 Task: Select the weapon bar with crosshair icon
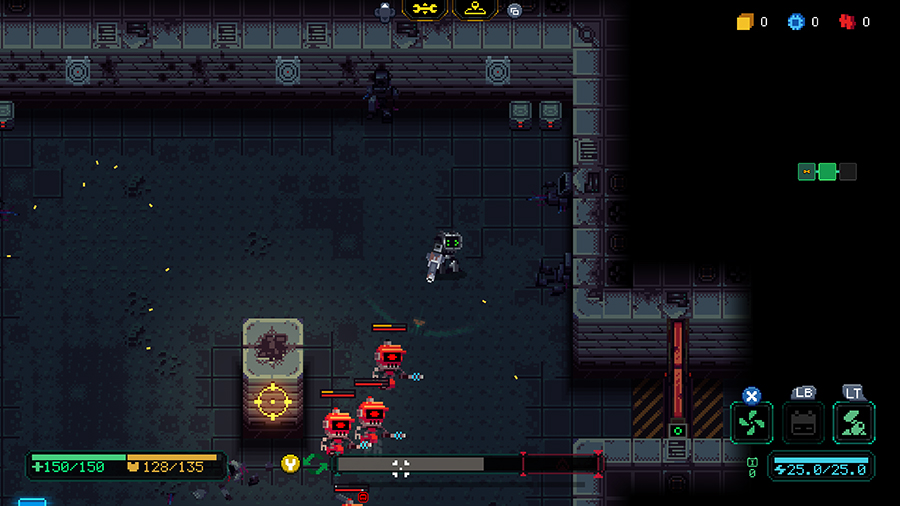410,464
